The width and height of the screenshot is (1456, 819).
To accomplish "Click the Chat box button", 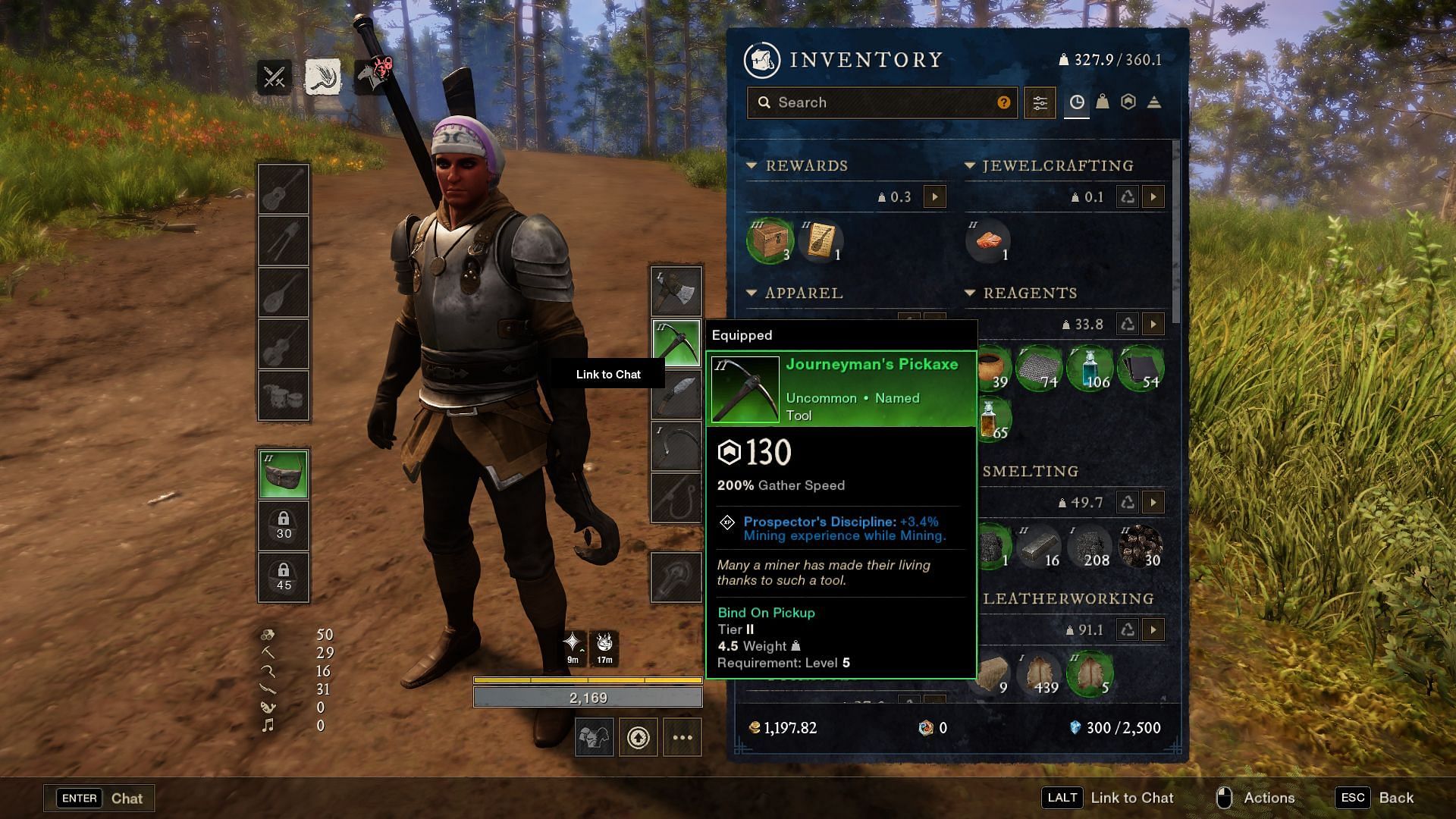I will tap(99, 798).
